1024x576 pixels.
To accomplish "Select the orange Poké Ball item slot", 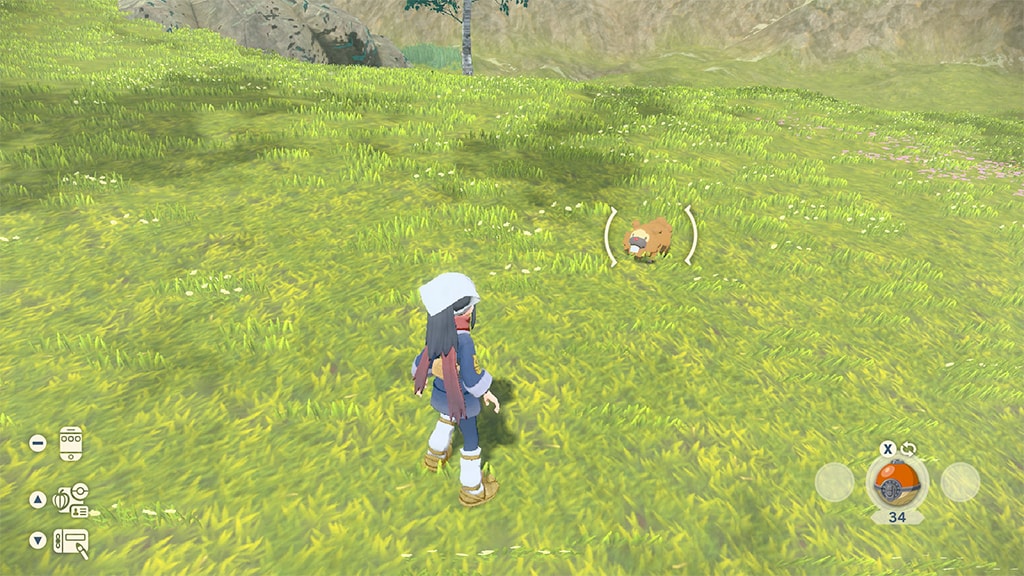I will (896, 482).
